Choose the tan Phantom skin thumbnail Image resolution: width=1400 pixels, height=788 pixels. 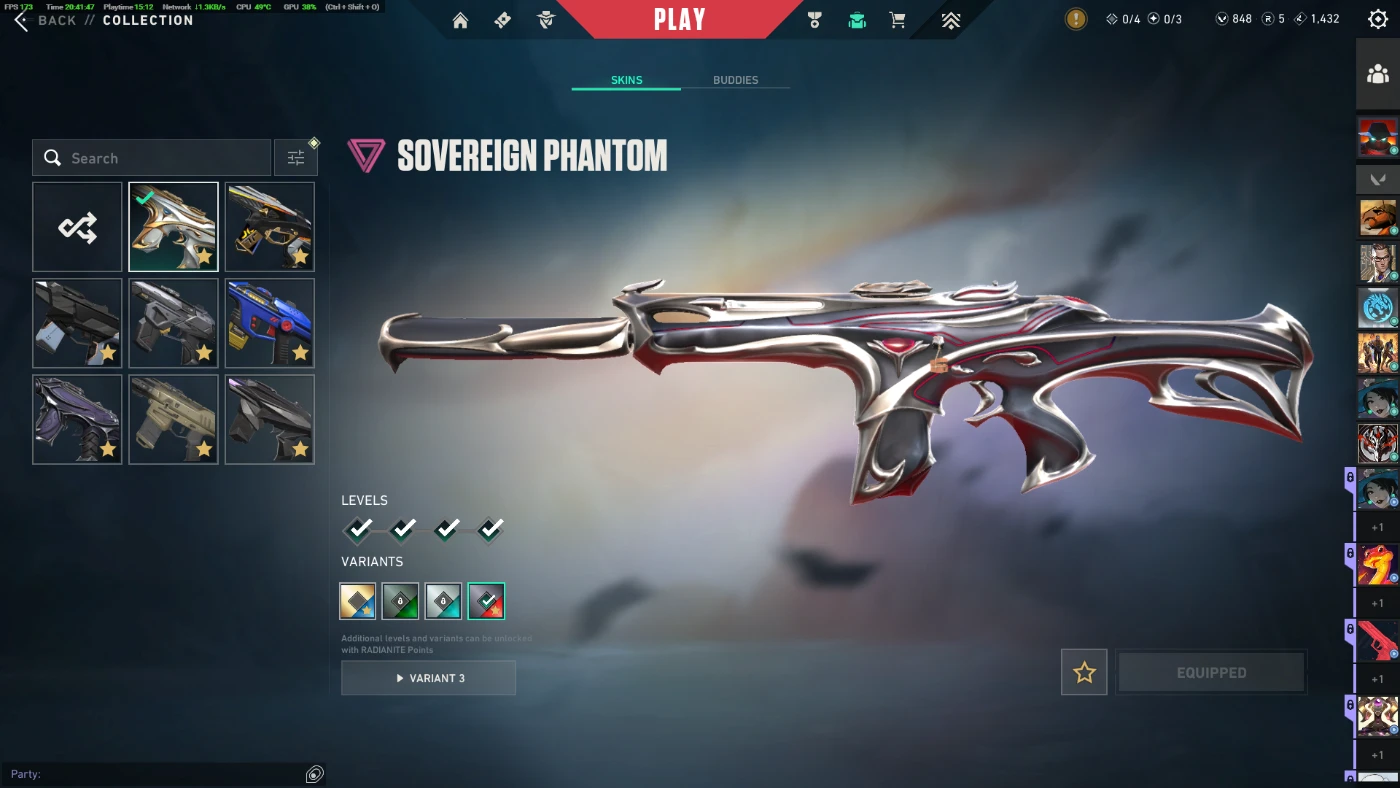(173, 419)
